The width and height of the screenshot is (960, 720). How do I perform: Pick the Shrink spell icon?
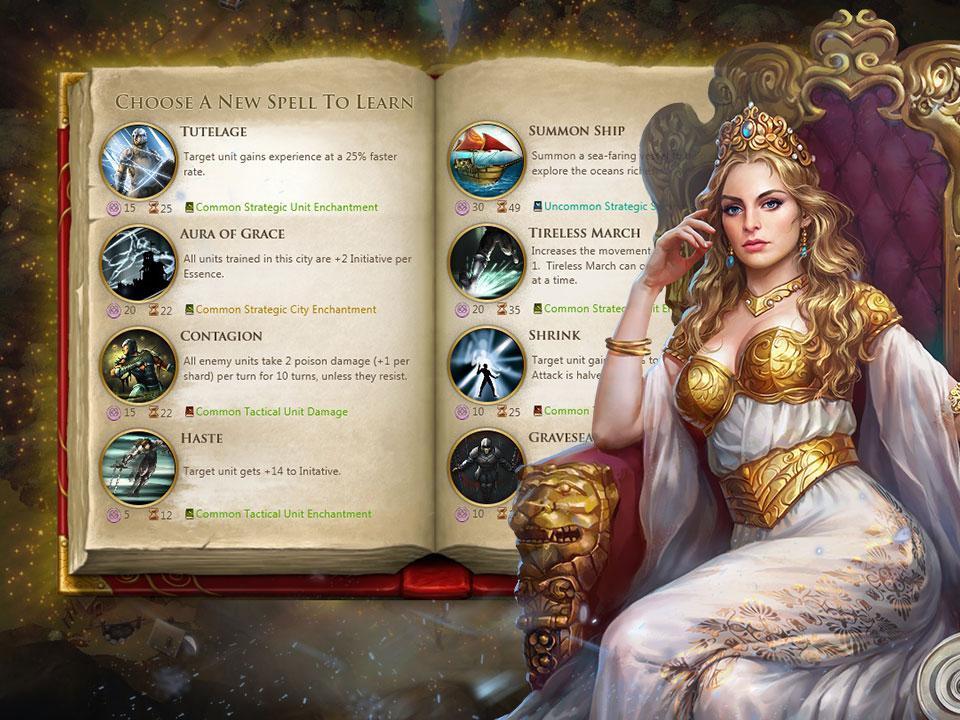[485, 366]
